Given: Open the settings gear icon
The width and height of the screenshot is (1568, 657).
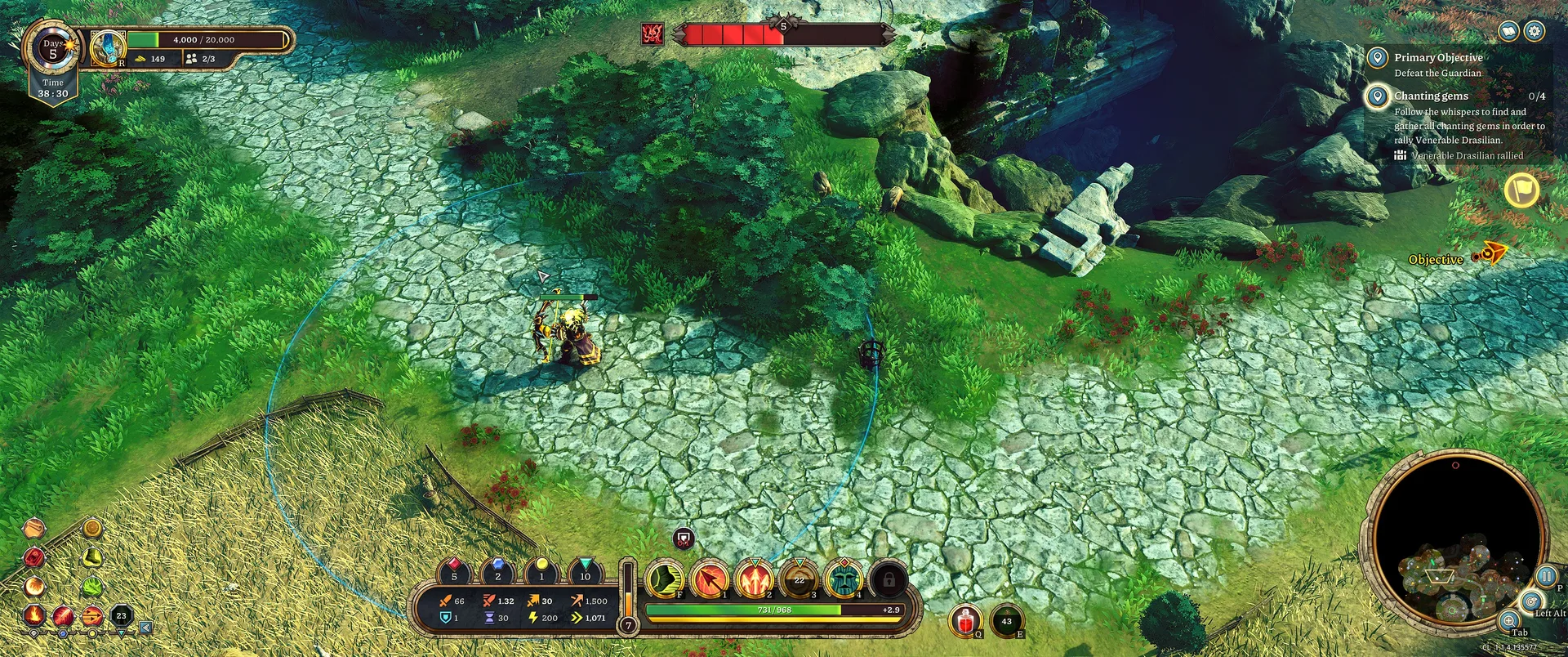Looking at the screenshot, I should [x=1535, y=31].
